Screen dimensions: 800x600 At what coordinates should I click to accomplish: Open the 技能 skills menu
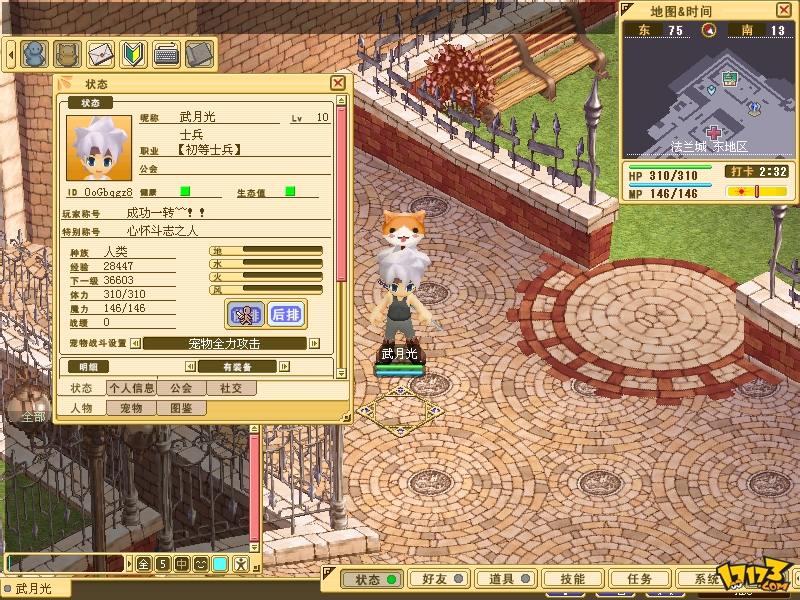point(573,579)
